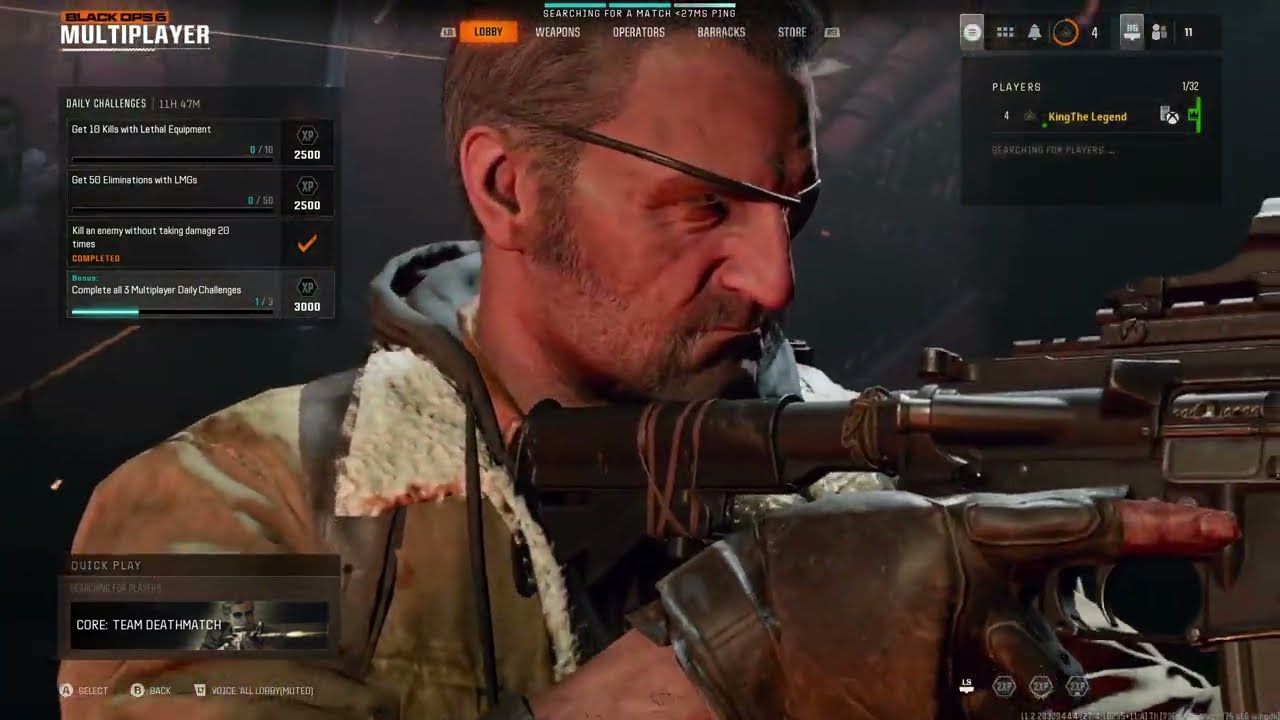Go to the Store tab

(x=791, y=31)
